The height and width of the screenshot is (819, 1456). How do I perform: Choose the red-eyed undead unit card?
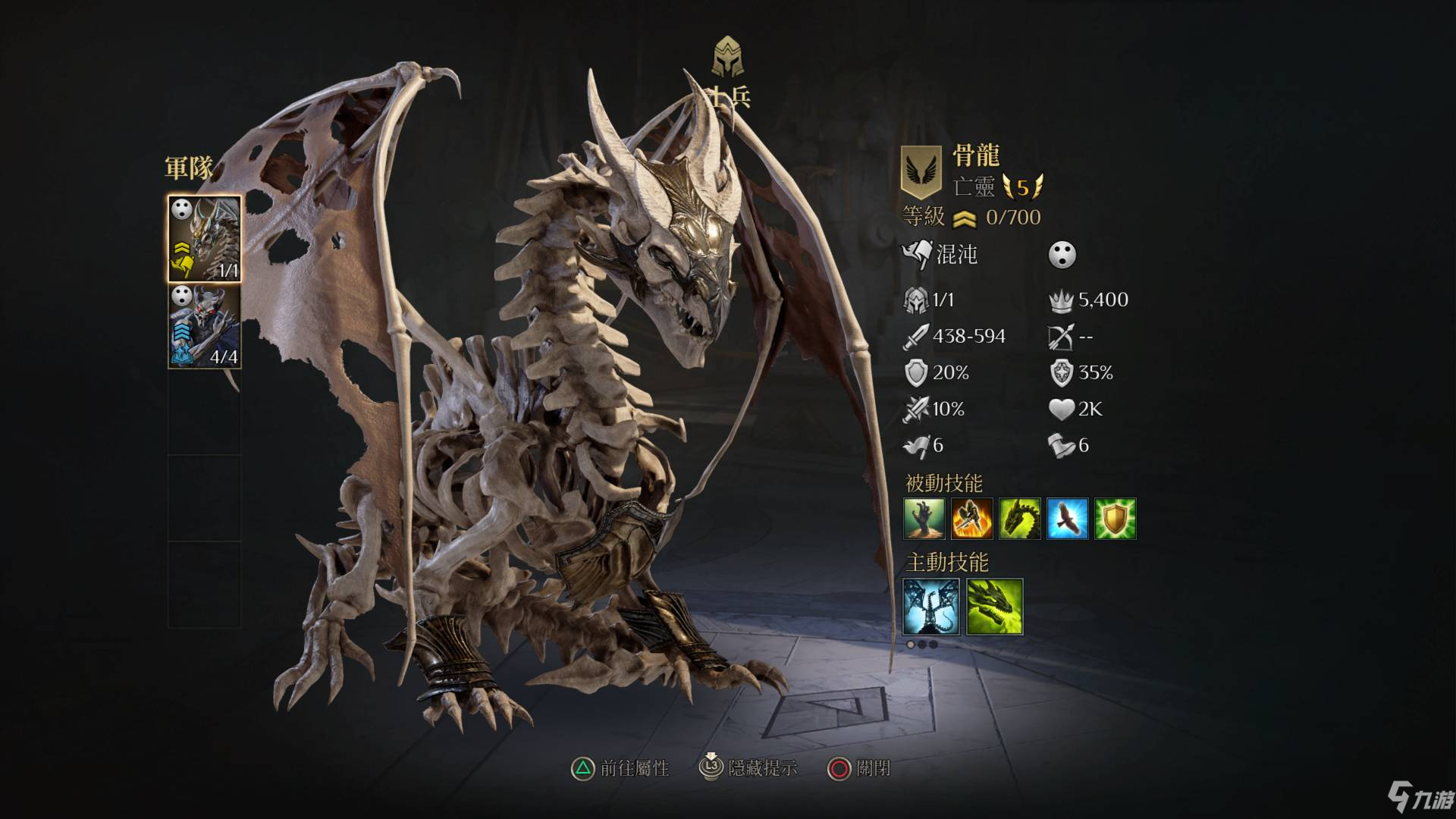pos(205,326)
